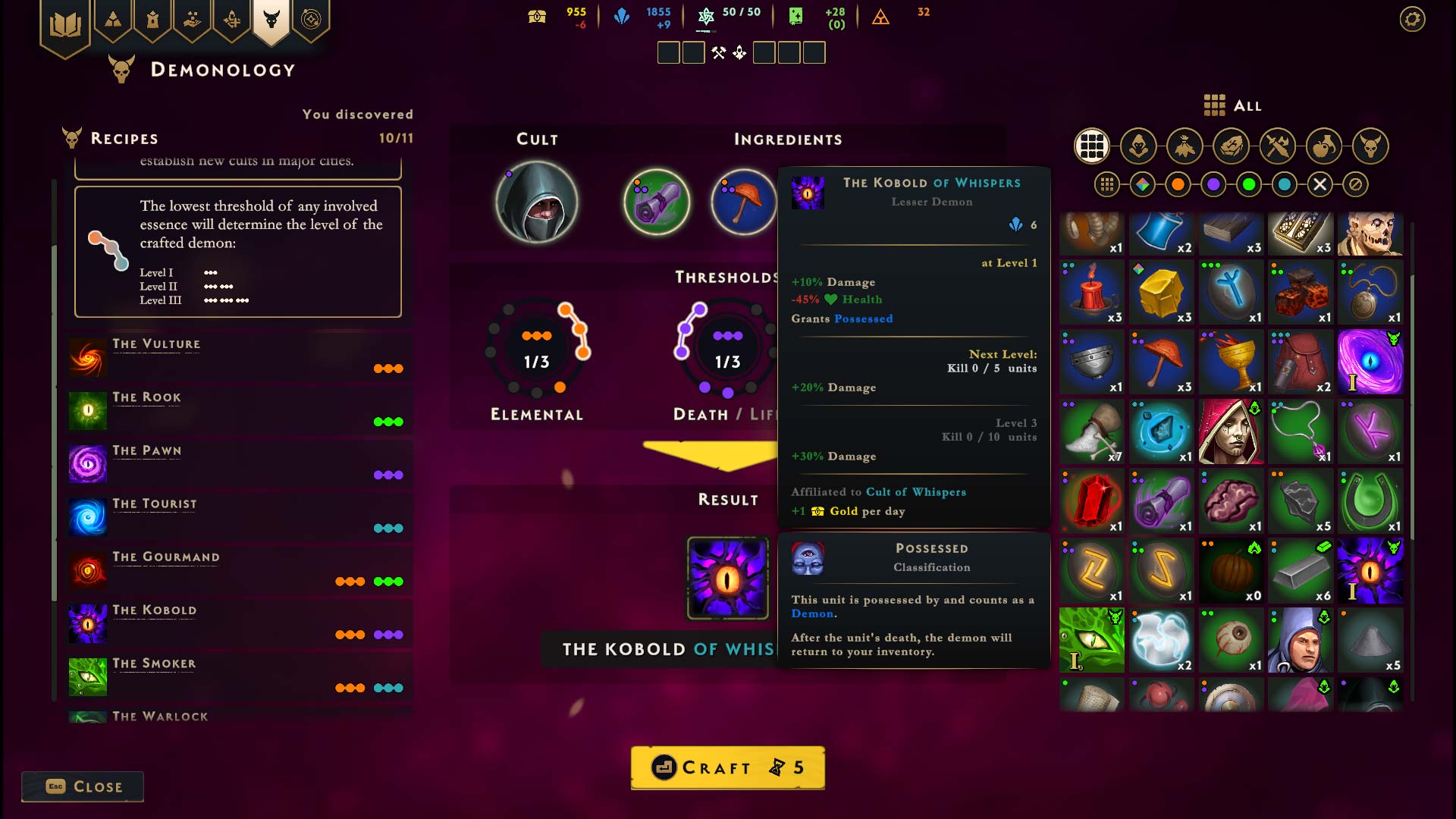Show all items grid filter
This screenshot has height=819, width=1456.
tap(1092, 146)
